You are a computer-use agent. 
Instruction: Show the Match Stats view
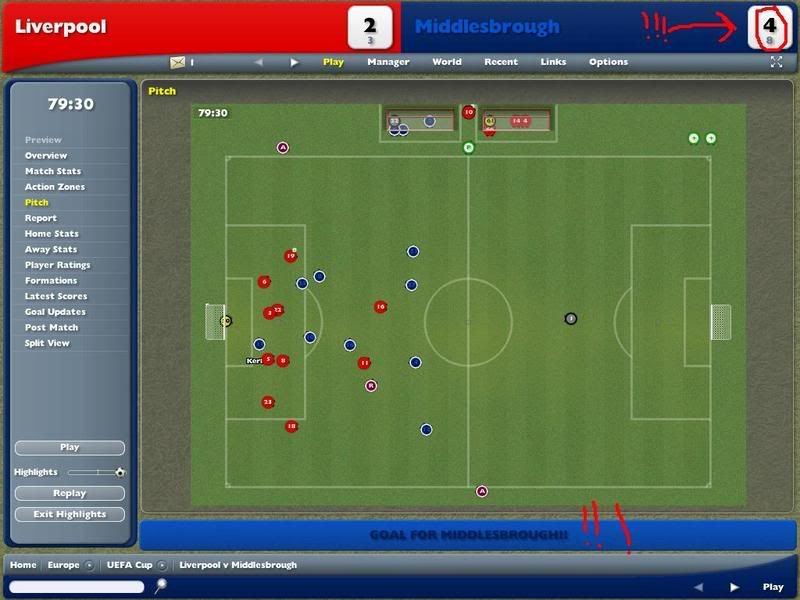click(53, 171)
